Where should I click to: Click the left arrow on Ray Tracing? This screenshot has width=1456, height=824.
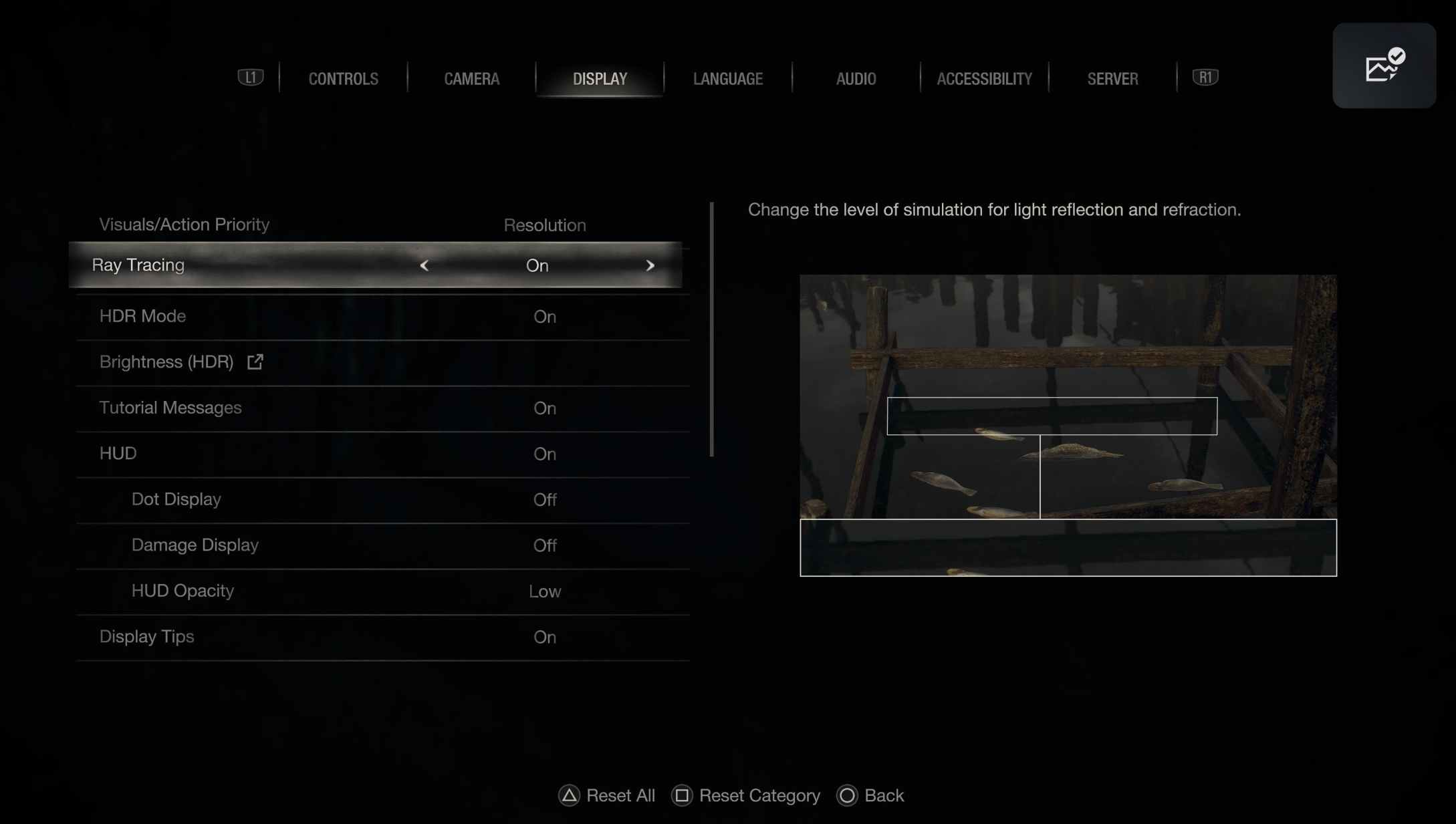point(424,265)
